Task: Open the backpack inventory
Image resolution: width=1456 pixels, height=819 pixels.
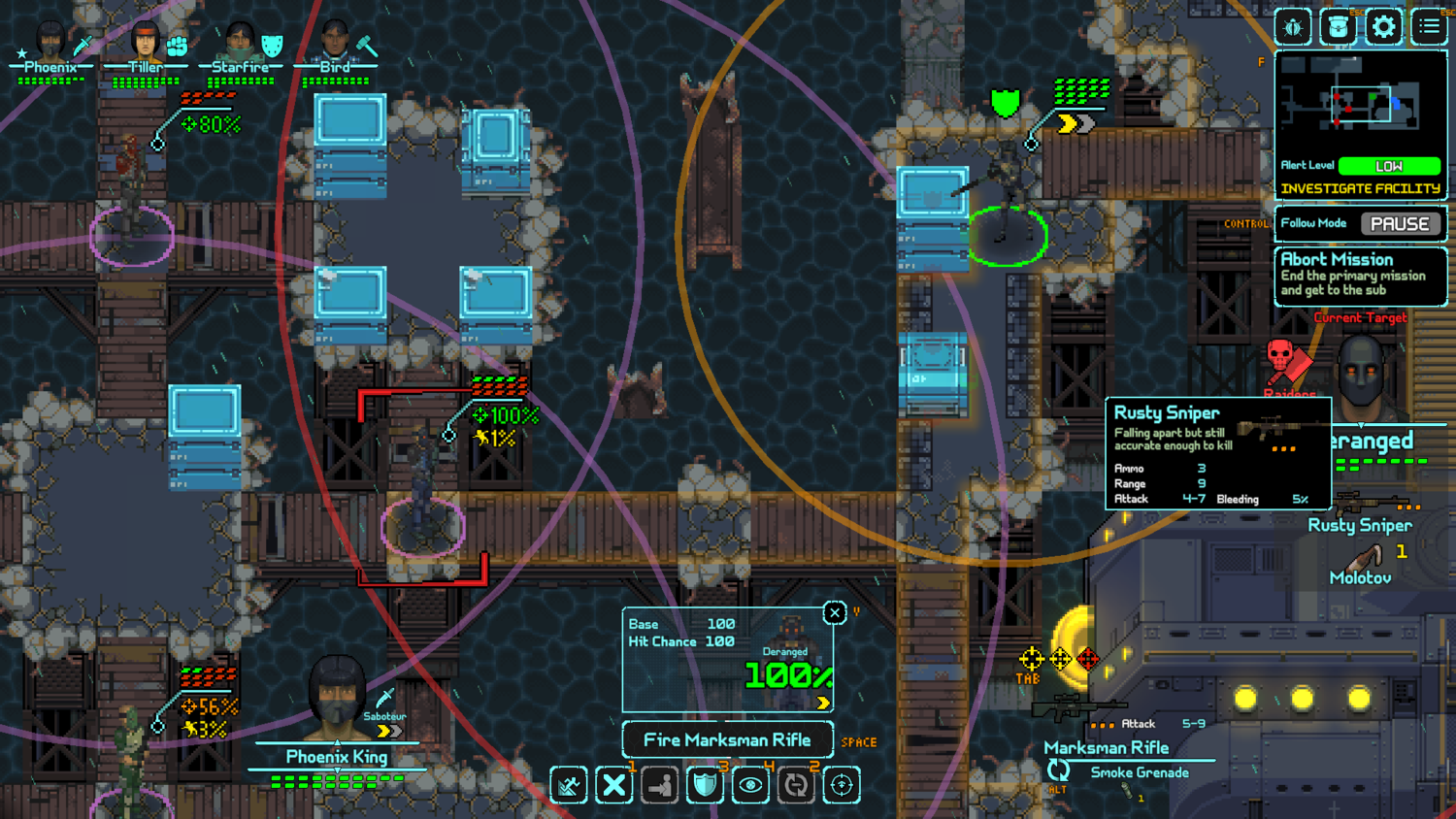Action: pyautogui.click(x=1339, y=27)
